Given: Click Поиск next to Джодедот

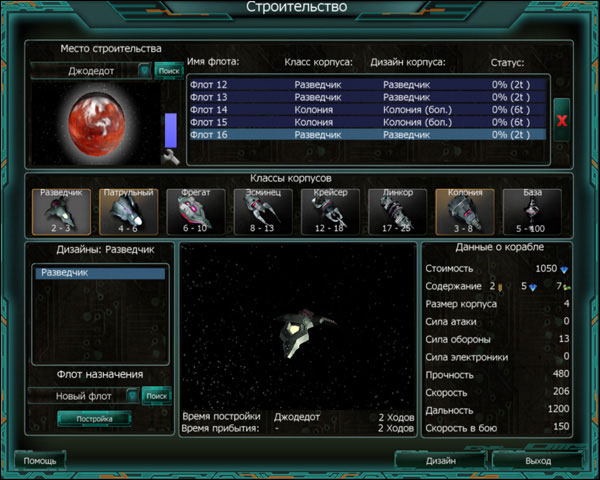Looking at the screenshot, I should [169, 71].
